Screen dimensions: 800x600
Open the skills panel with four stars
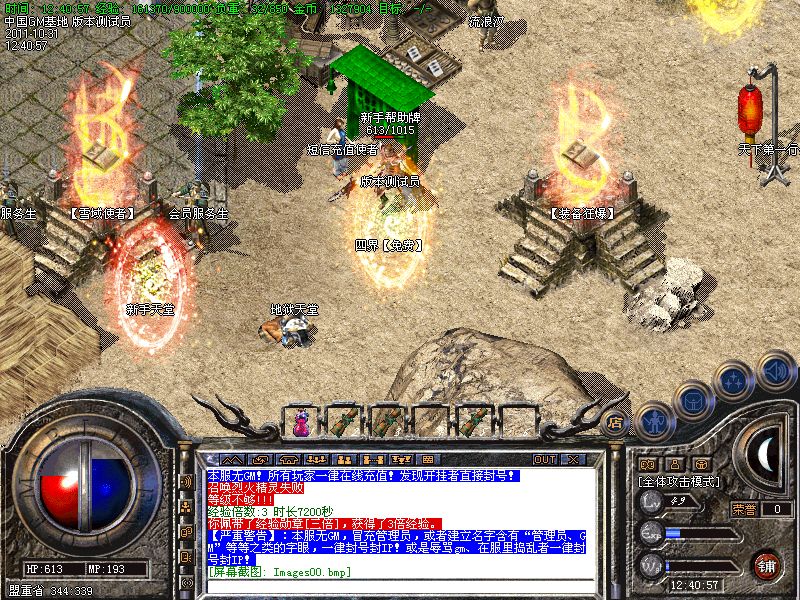pos(735,380)
